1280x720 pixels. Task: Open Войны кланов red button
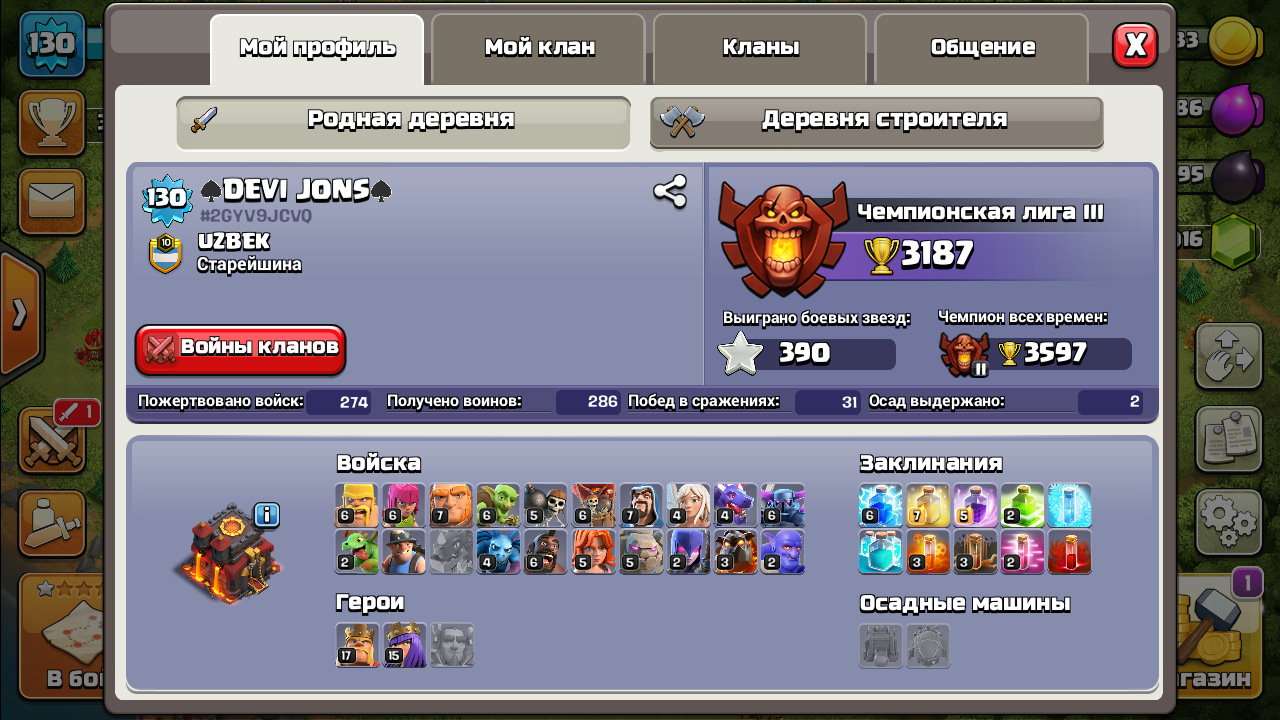pyautogui.click(x=241, y=349)
